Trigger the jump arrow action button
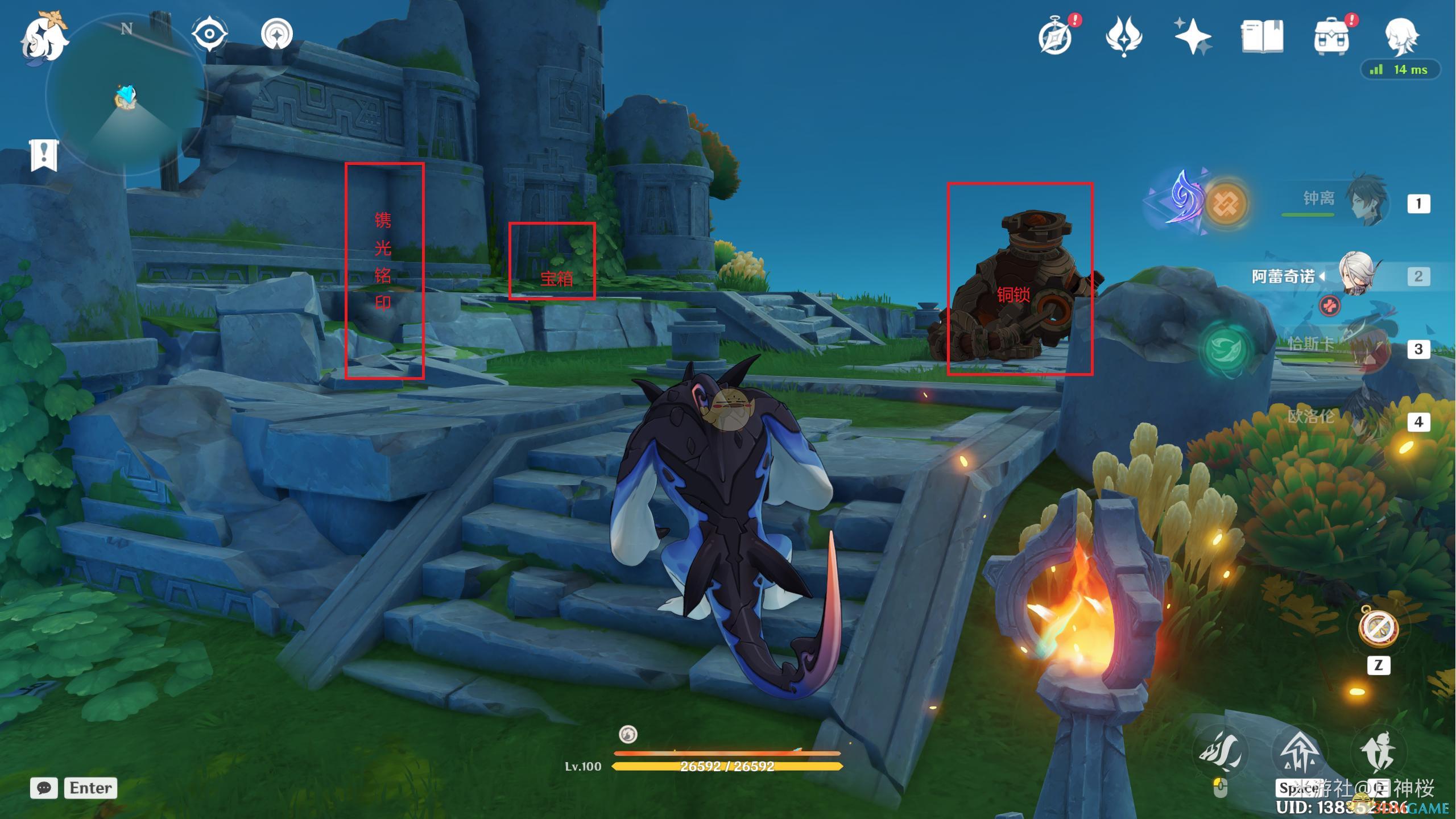 [1300, 752]
